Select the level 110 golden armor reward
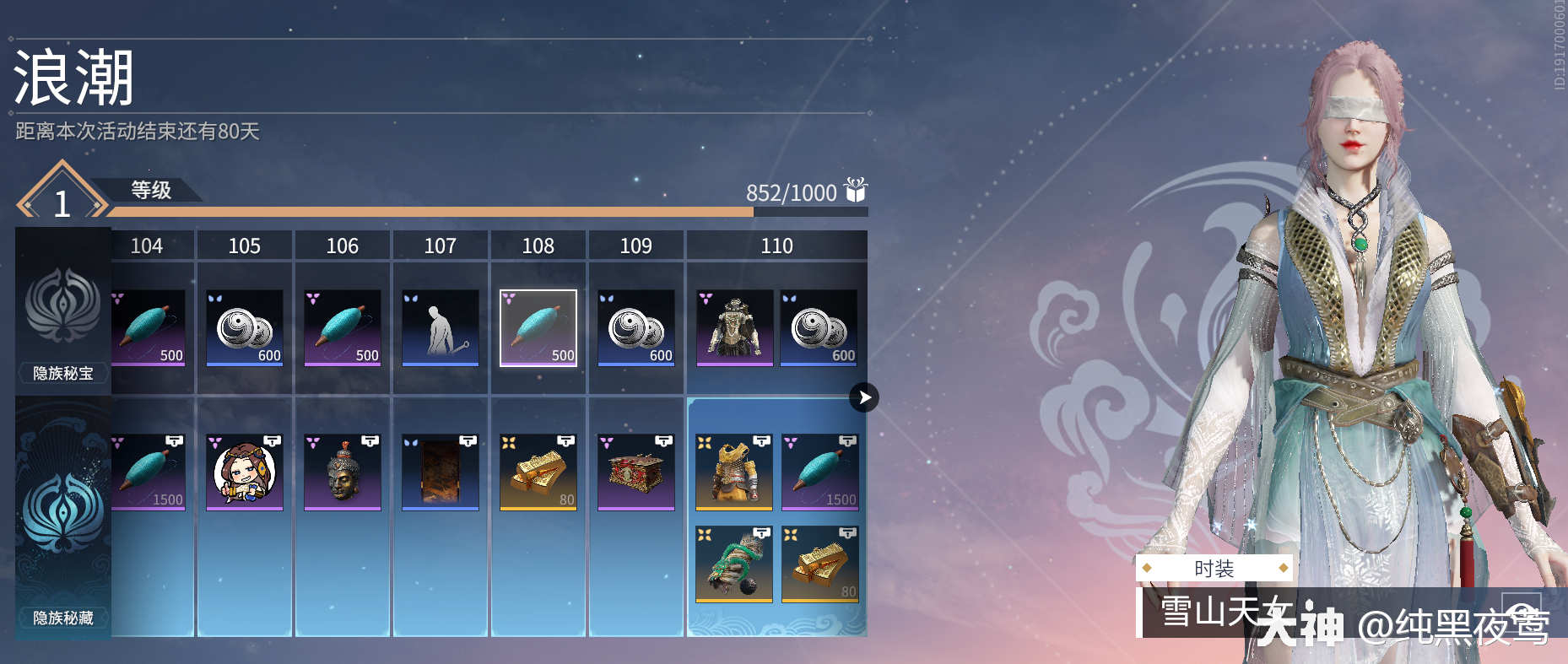The image size is (1568, 664). [734, 472]
